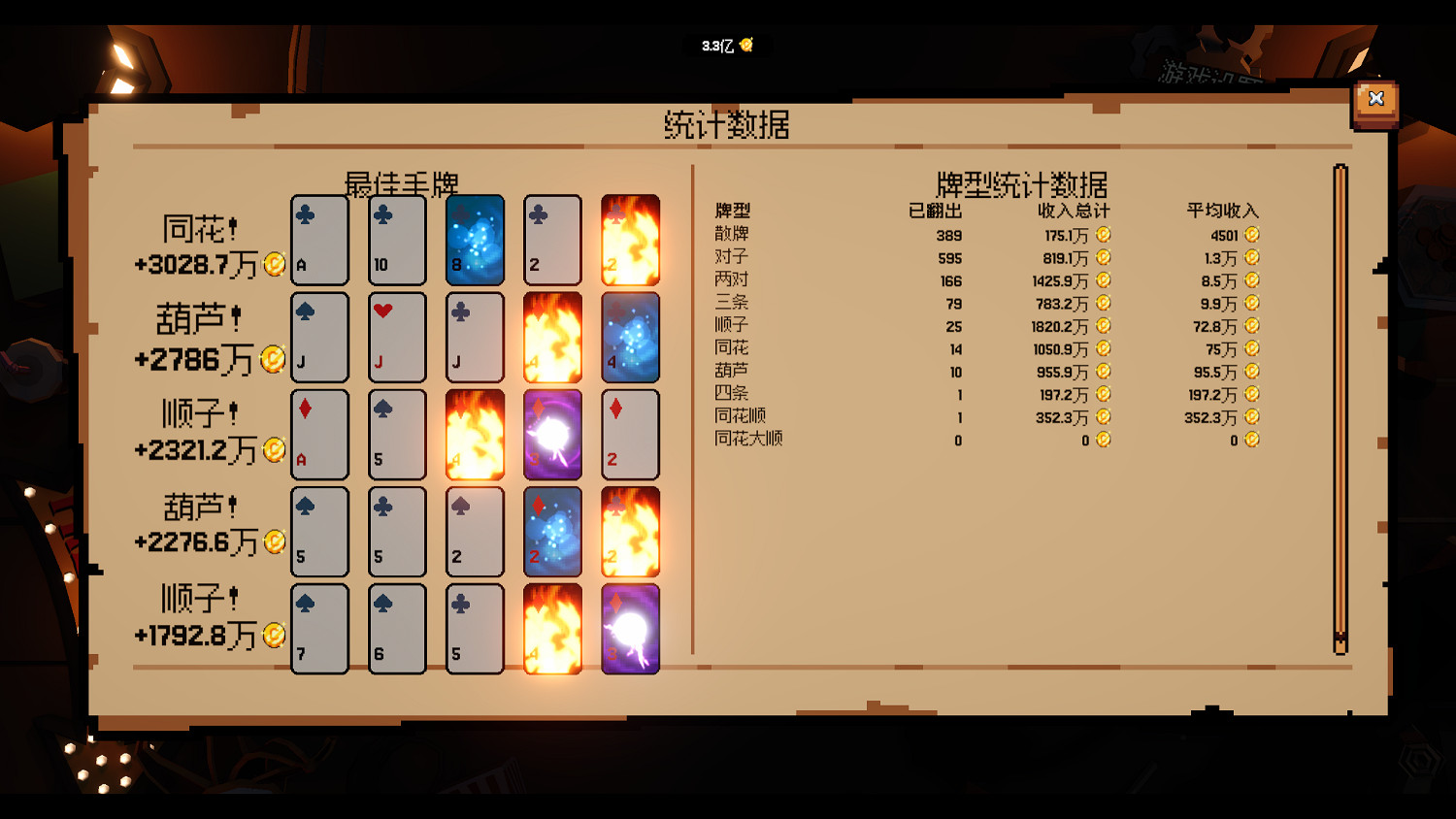
Task: Select the flaming 2 of spades card
Action: pyautogui.click(x=631, y=240)
